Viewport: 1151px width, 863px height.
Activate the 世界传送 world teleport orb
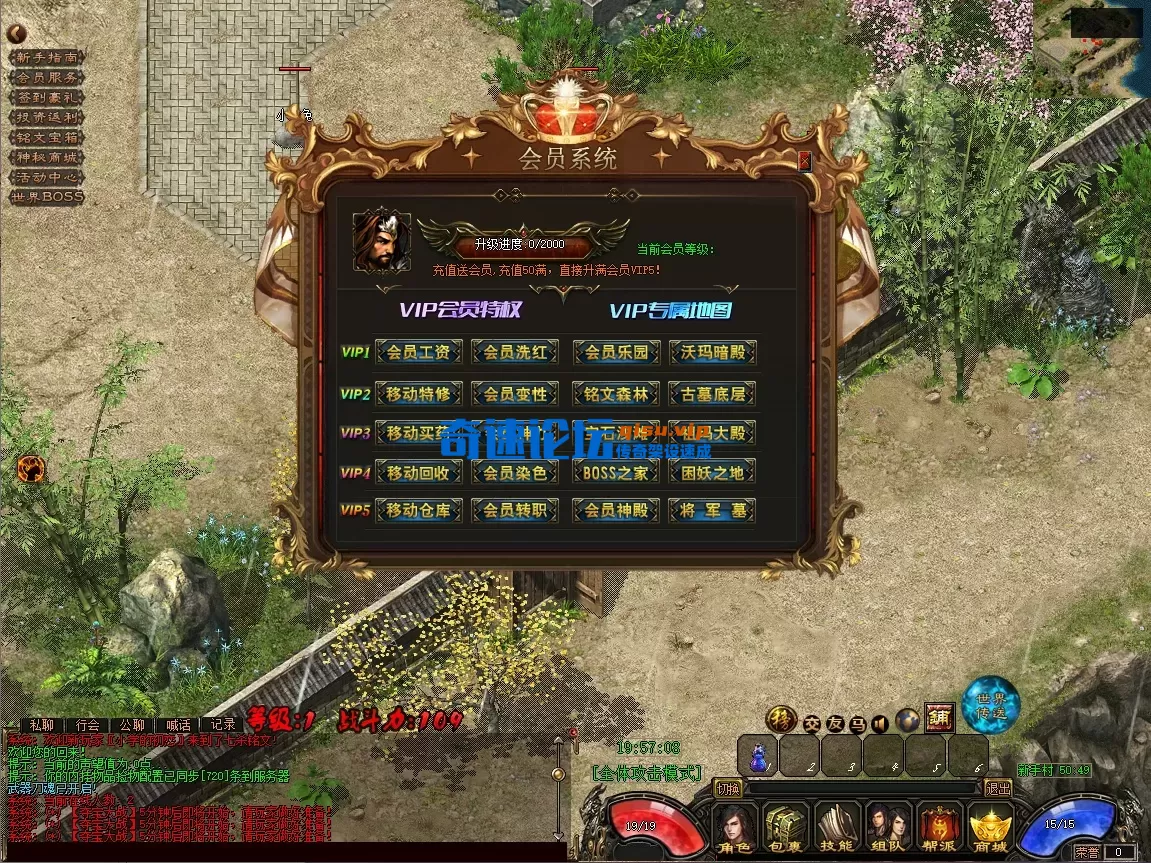pyautogui.click(x=991, y=704)
